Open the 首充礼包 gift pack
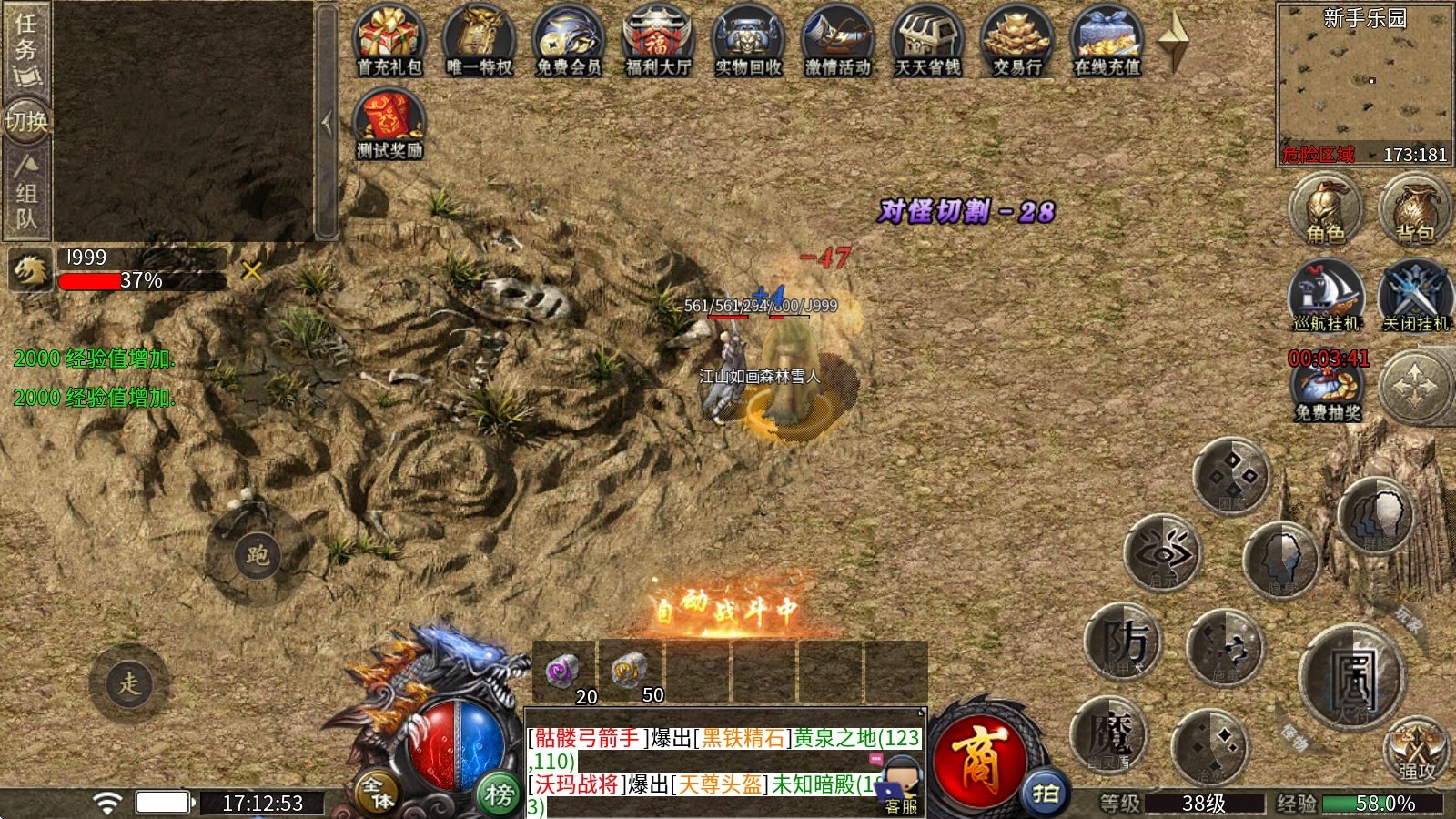 click(389, 42)
